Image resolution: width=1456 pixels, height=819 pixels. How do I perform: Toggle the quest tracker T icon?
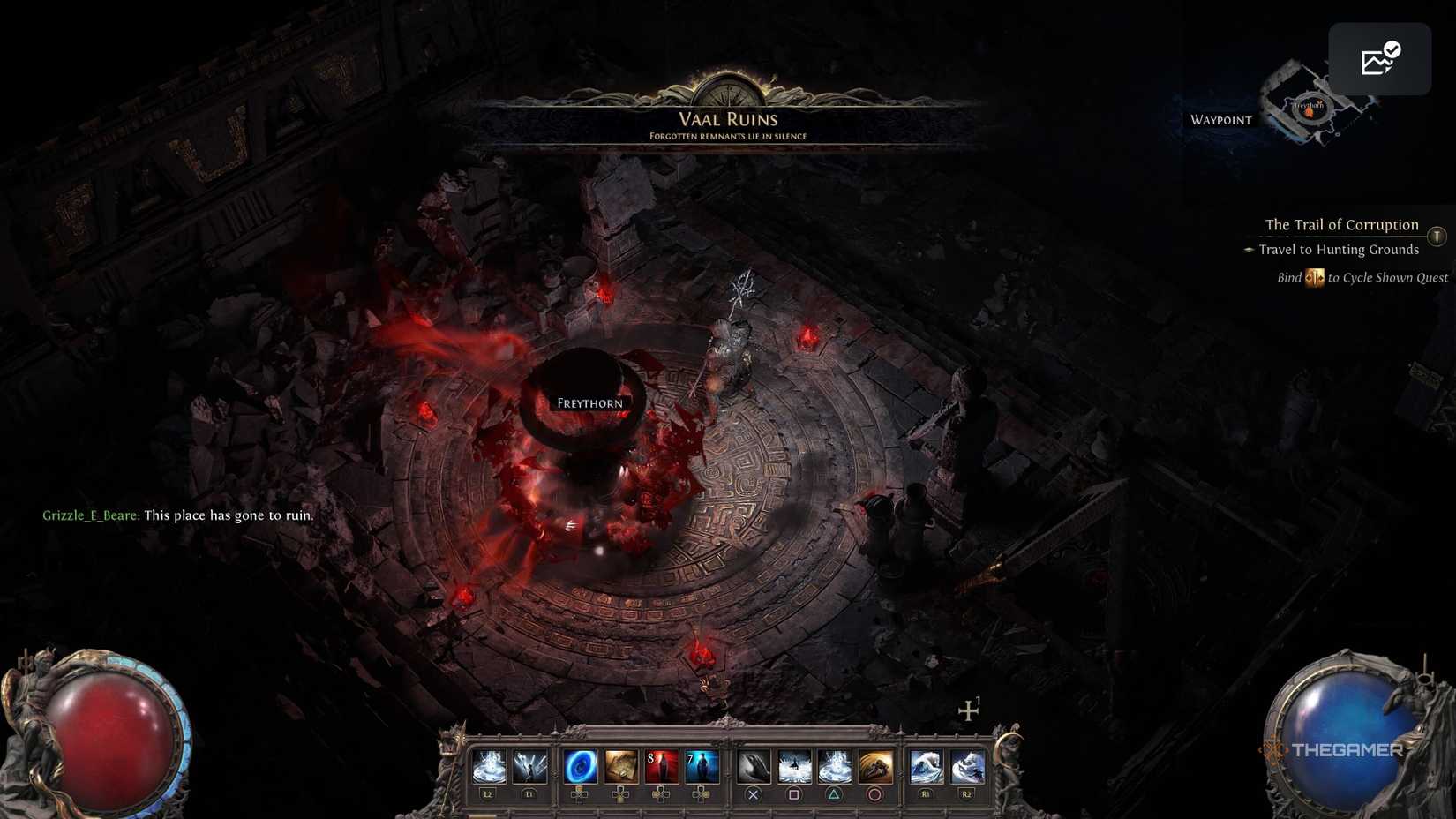pyautogui.click(x=1437, y=237)
